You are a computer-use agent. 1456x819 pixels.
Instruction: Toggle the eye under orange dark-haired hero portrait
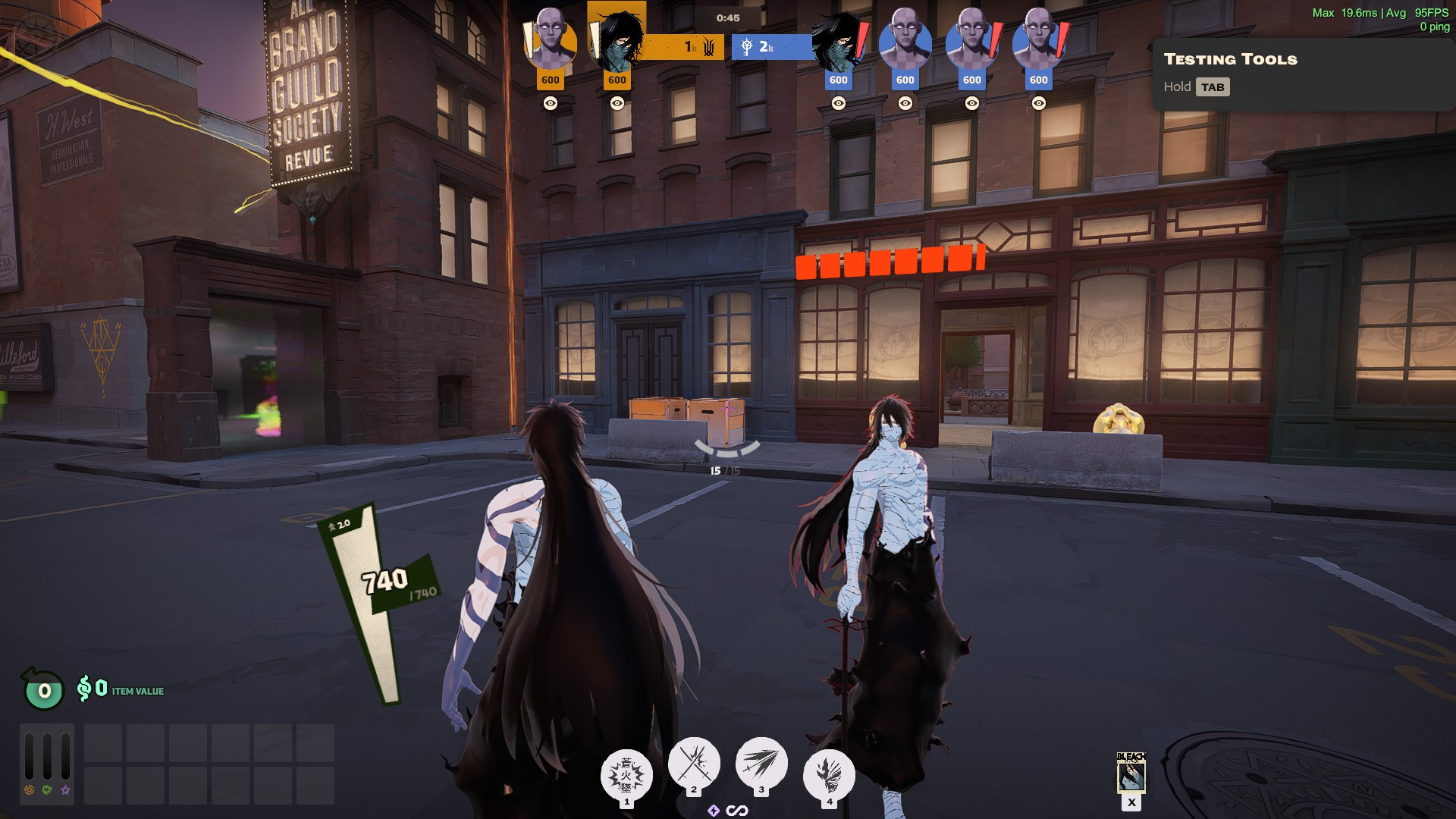[617, 103]
